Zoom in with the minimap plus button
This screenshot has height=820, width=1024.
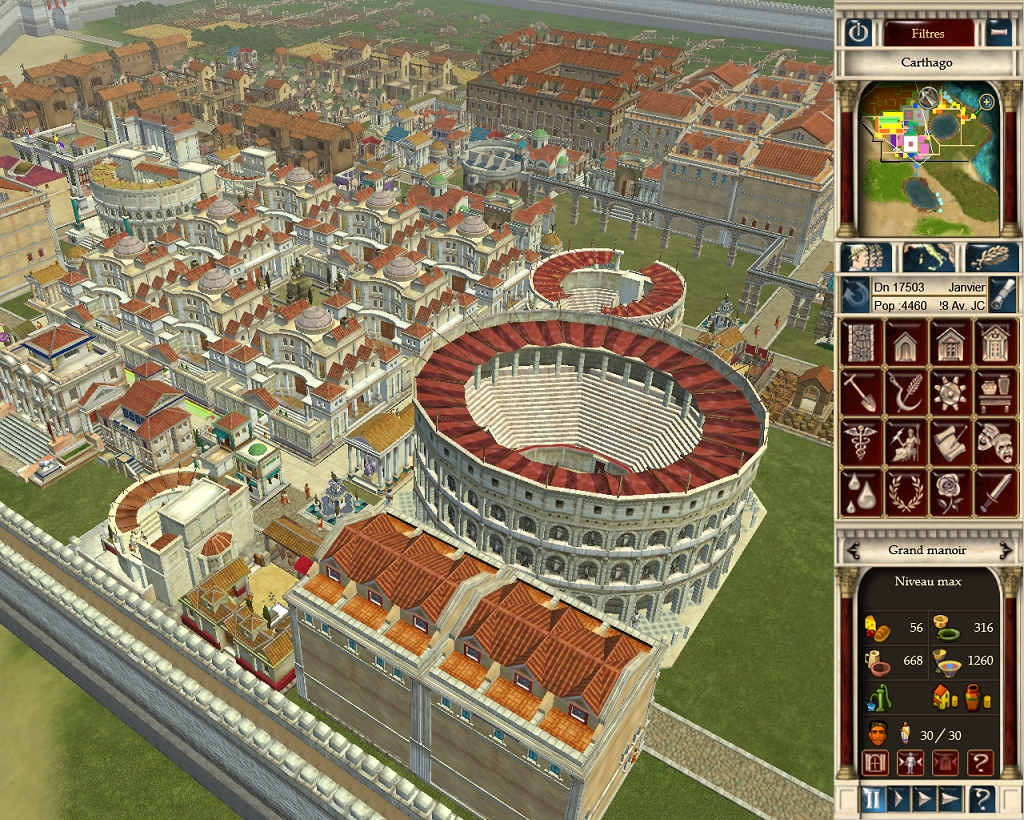pyautogui.click(x=987, y=101)
